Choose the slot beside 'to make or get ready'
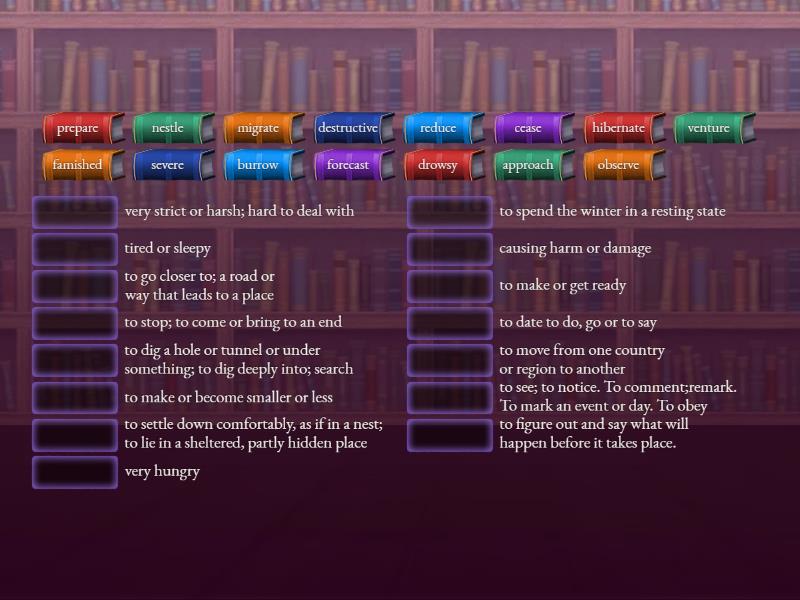The width and height of the screenshot is (800, 600). tap(450, 286)
